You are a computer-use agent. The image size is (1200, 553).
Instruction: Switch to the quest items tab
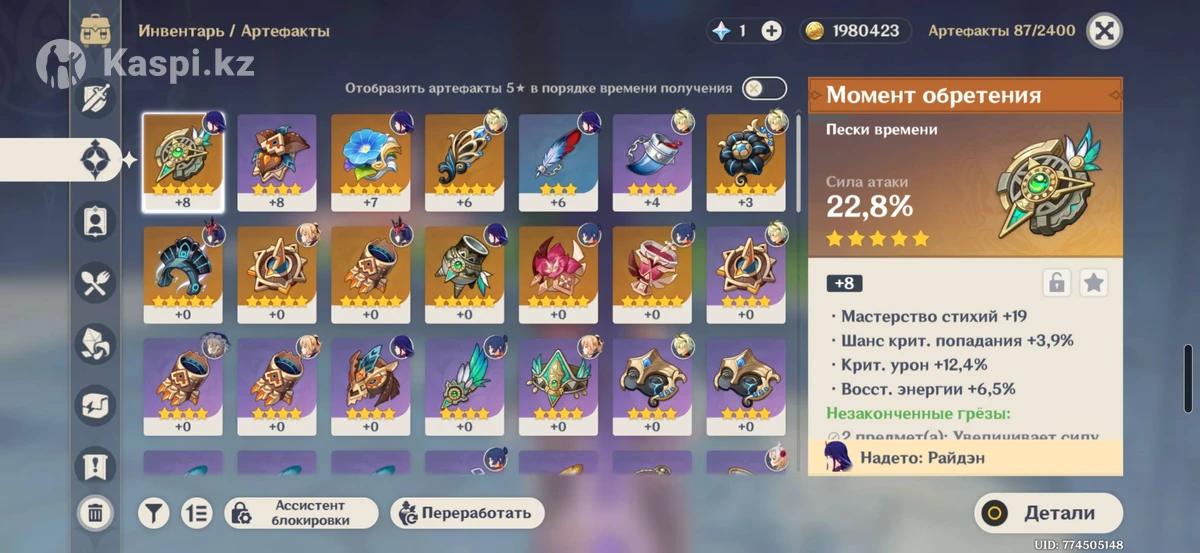tap(96, 466)
